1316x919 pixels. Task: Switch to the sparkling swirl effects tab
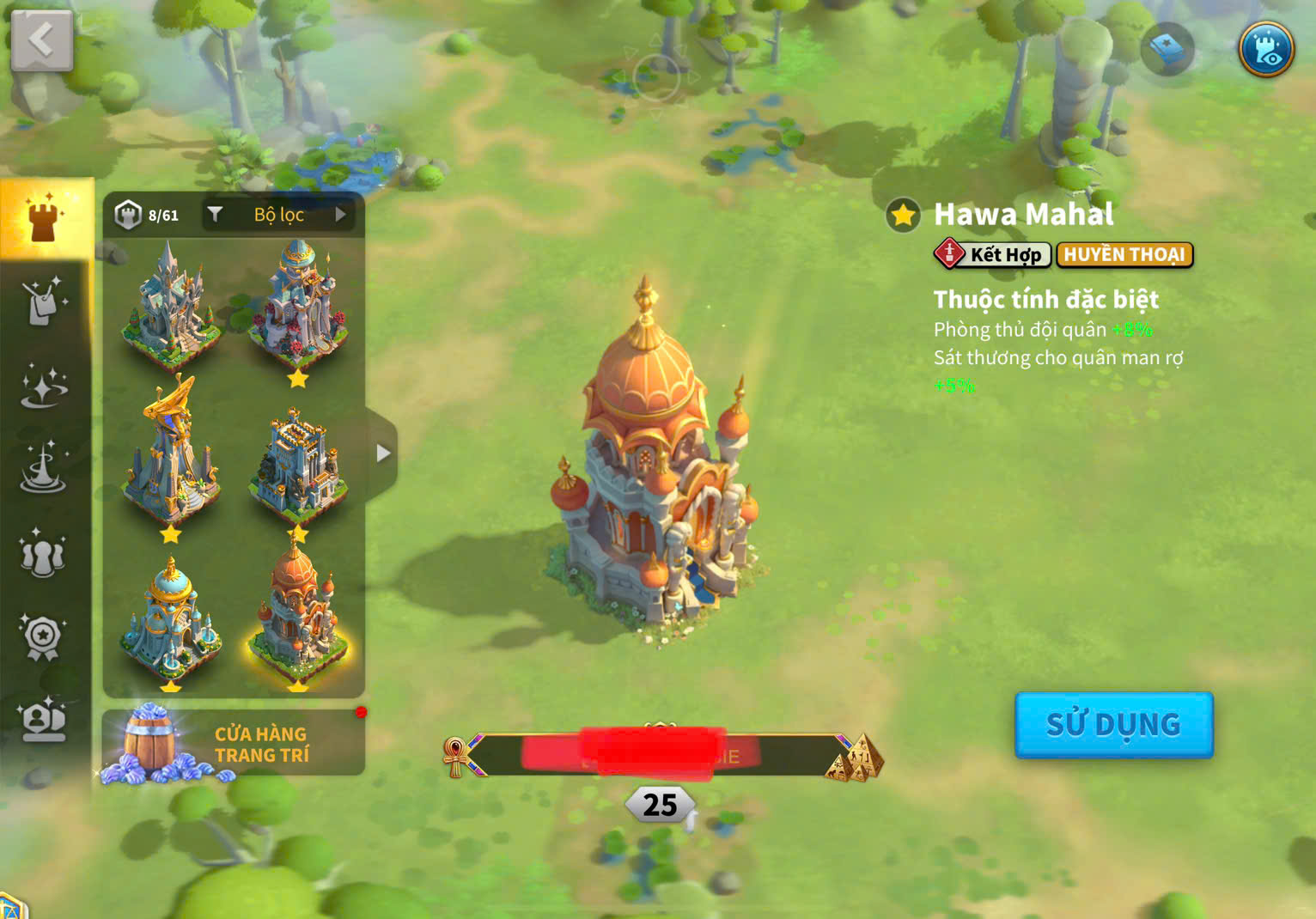point(43,386)
